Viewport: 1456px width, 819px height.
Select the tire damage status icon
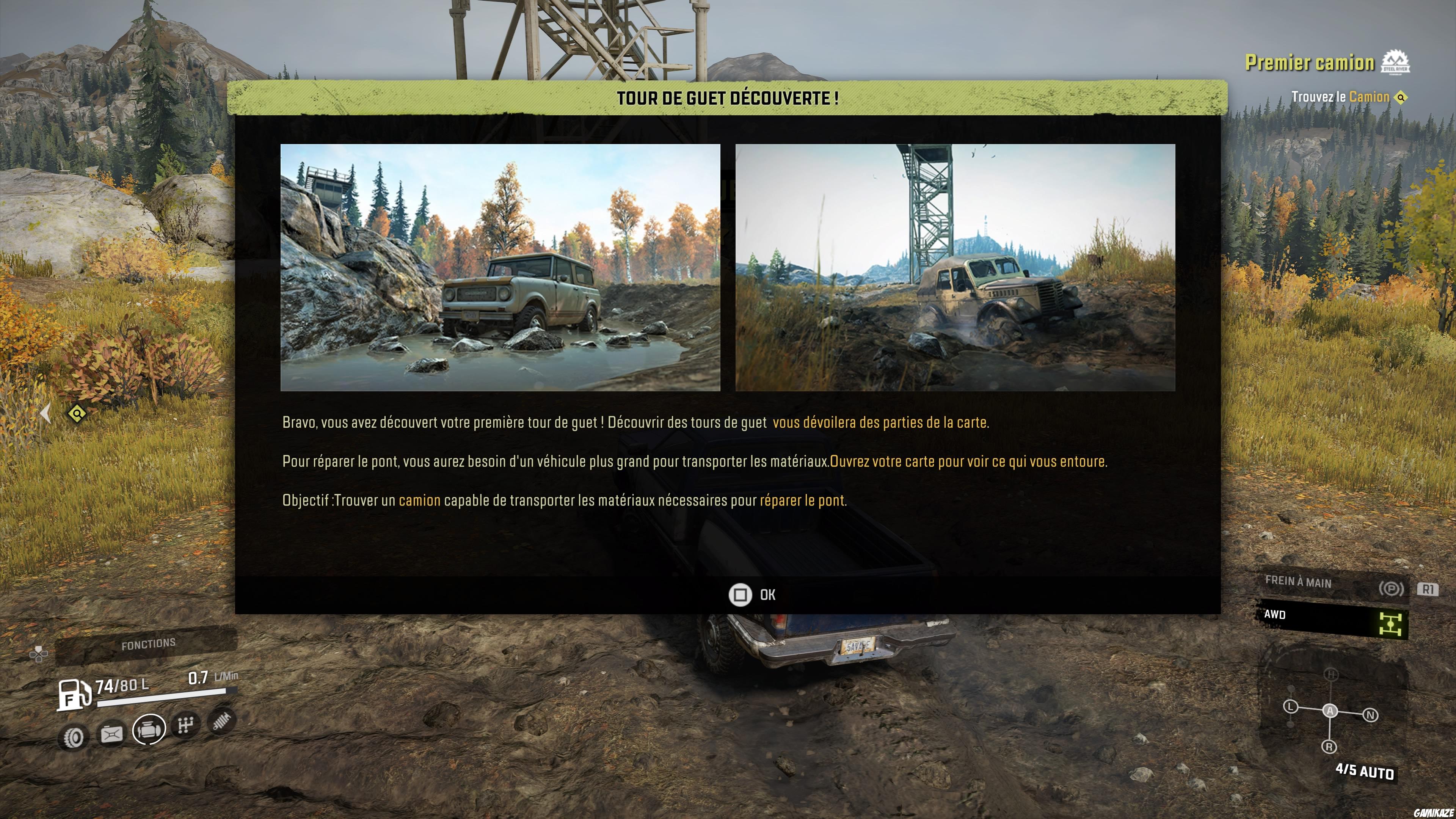[x=74, y=737]
